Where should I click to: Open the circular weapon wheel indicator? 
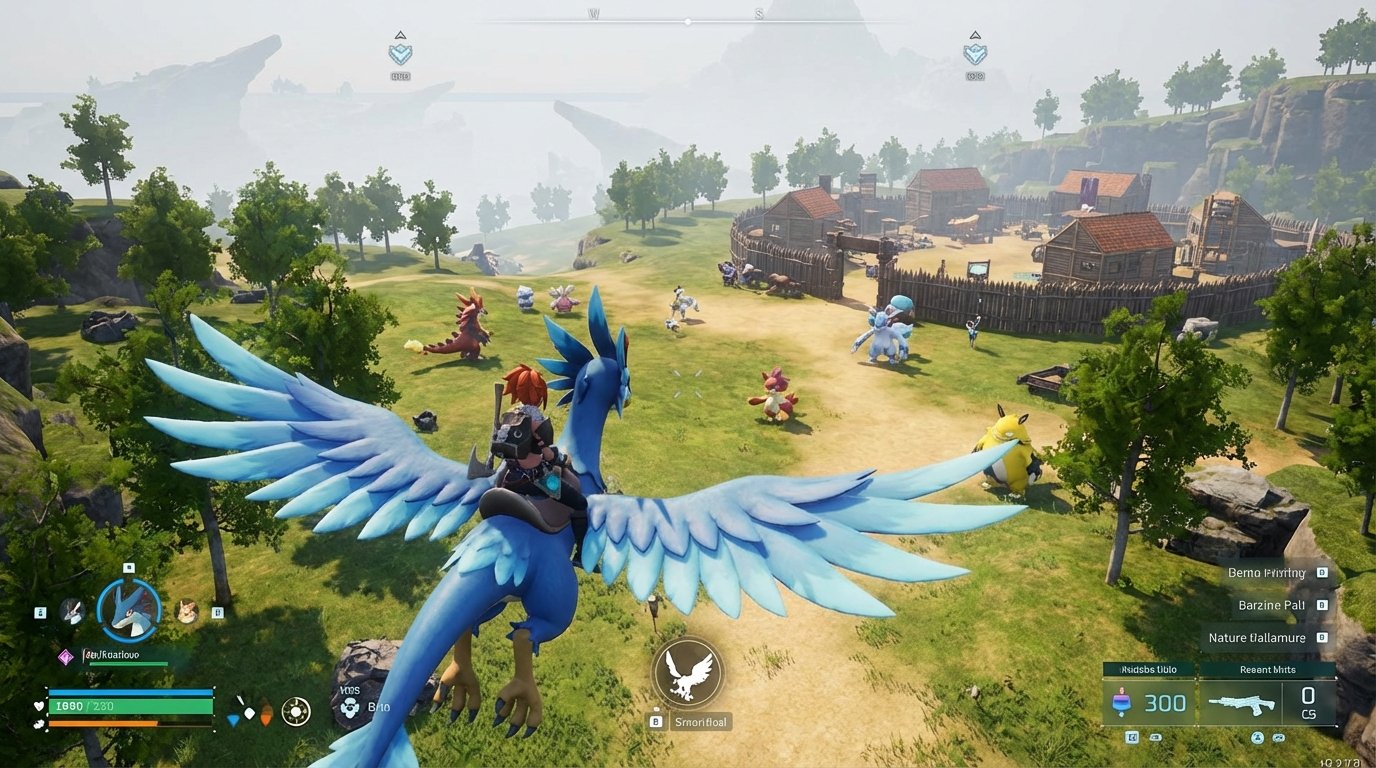pos(295,710)
